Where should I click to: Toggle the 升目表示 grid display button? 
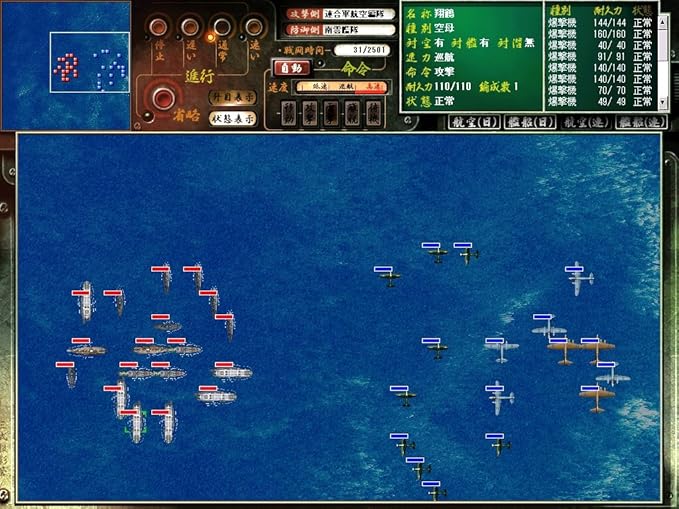click(232, 98)
